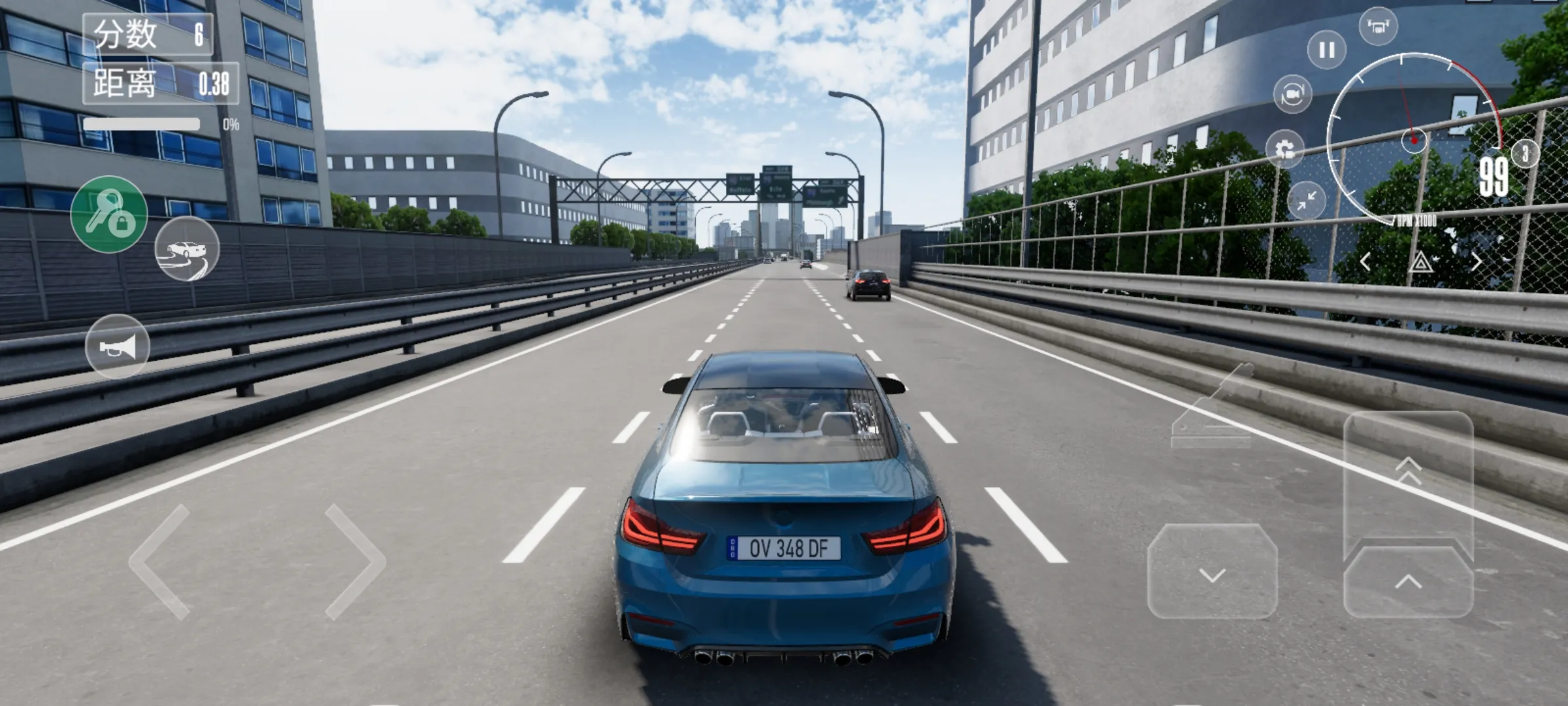Steer right with the right arrow
1568x706 pixels.
[355, 562]
